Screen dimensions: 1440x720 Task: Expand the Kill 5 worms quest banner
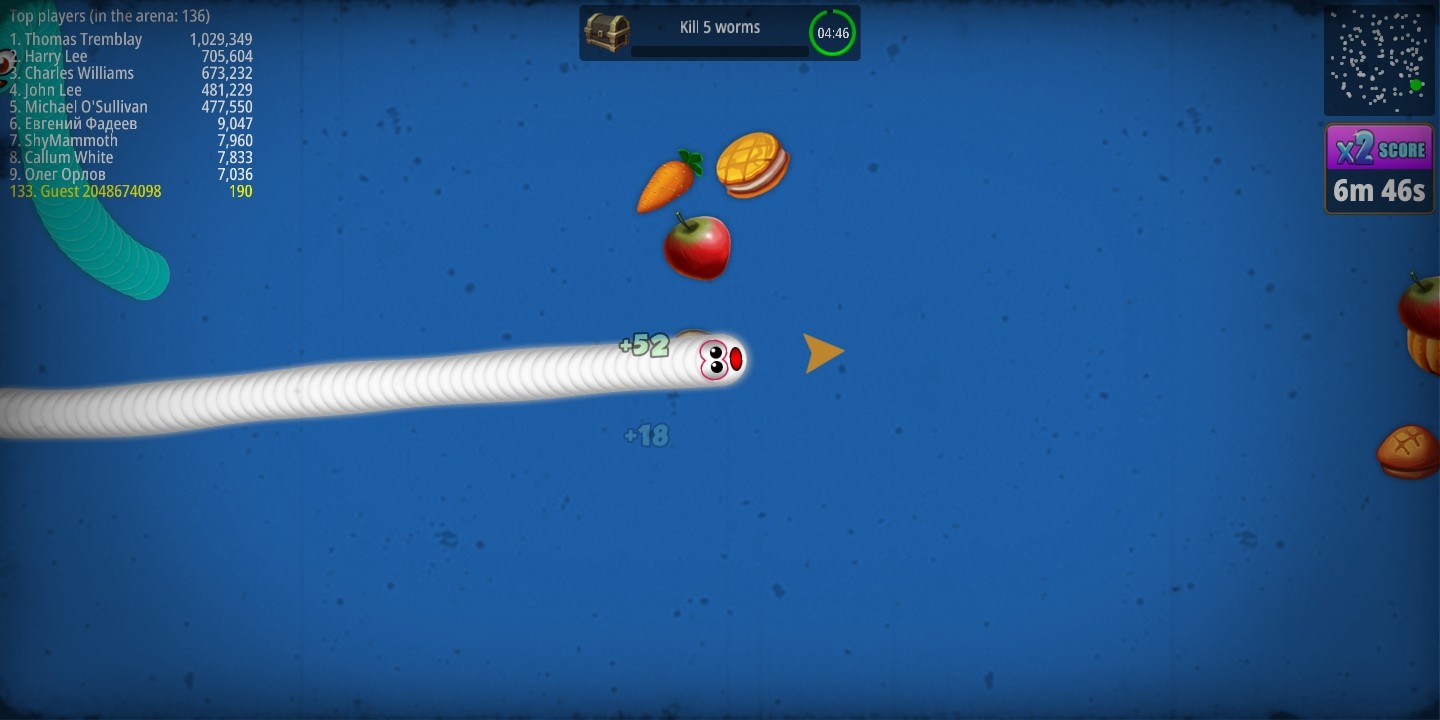[718, 27]
